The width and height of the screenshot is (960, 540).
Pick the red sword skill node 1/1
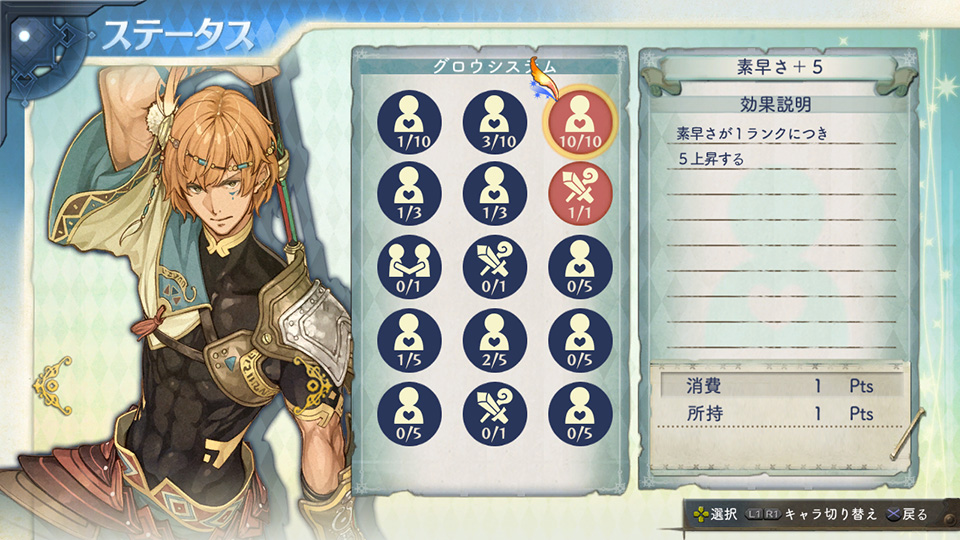pos(580,195)
